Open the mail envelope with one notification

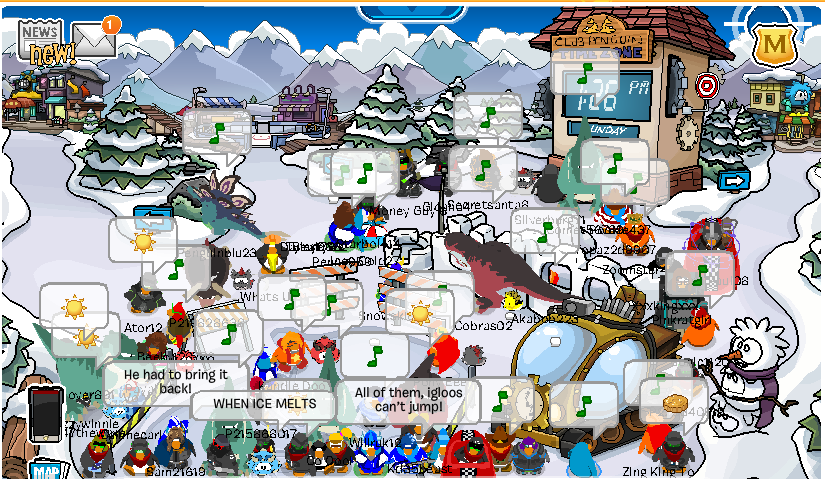coord(93,40)
